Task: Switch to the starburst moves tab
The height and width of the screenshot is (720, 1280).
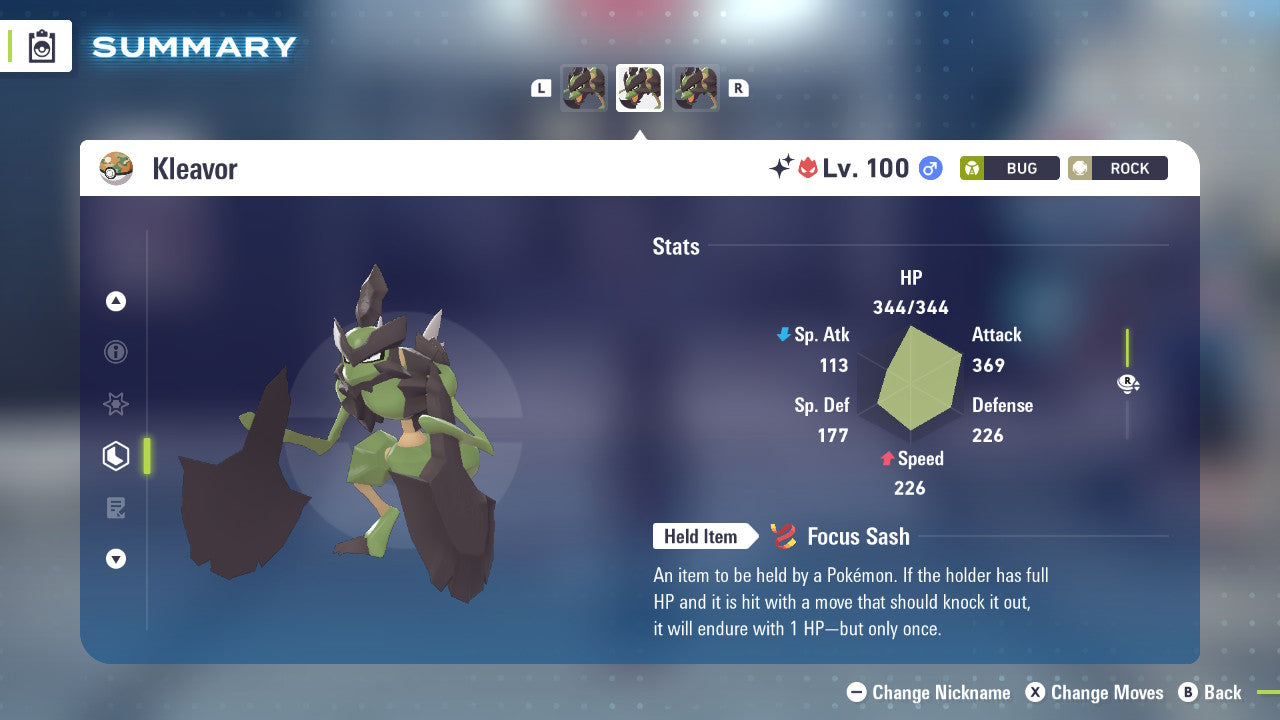Action: coord(116,404)
